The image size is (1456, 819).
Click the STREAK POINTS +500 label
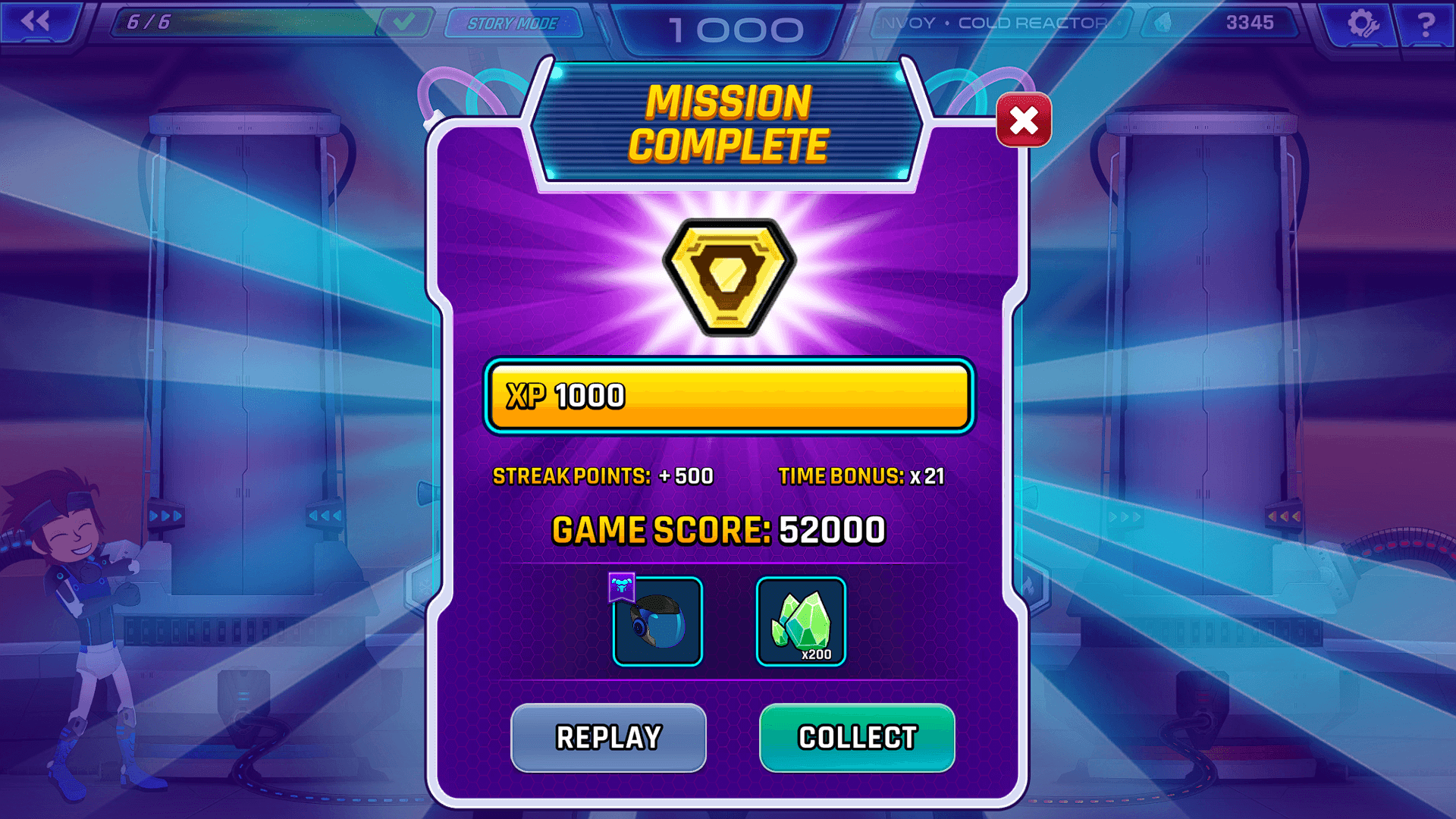(603, 475)
